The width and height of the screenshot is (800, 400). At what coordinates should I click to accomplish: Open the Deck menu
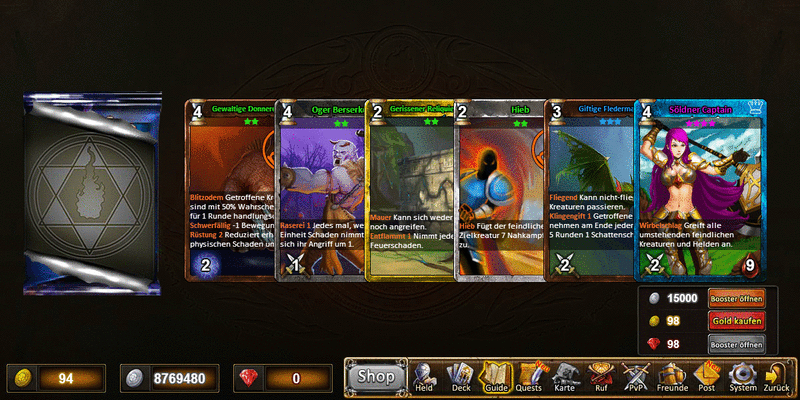pos(460,376)
